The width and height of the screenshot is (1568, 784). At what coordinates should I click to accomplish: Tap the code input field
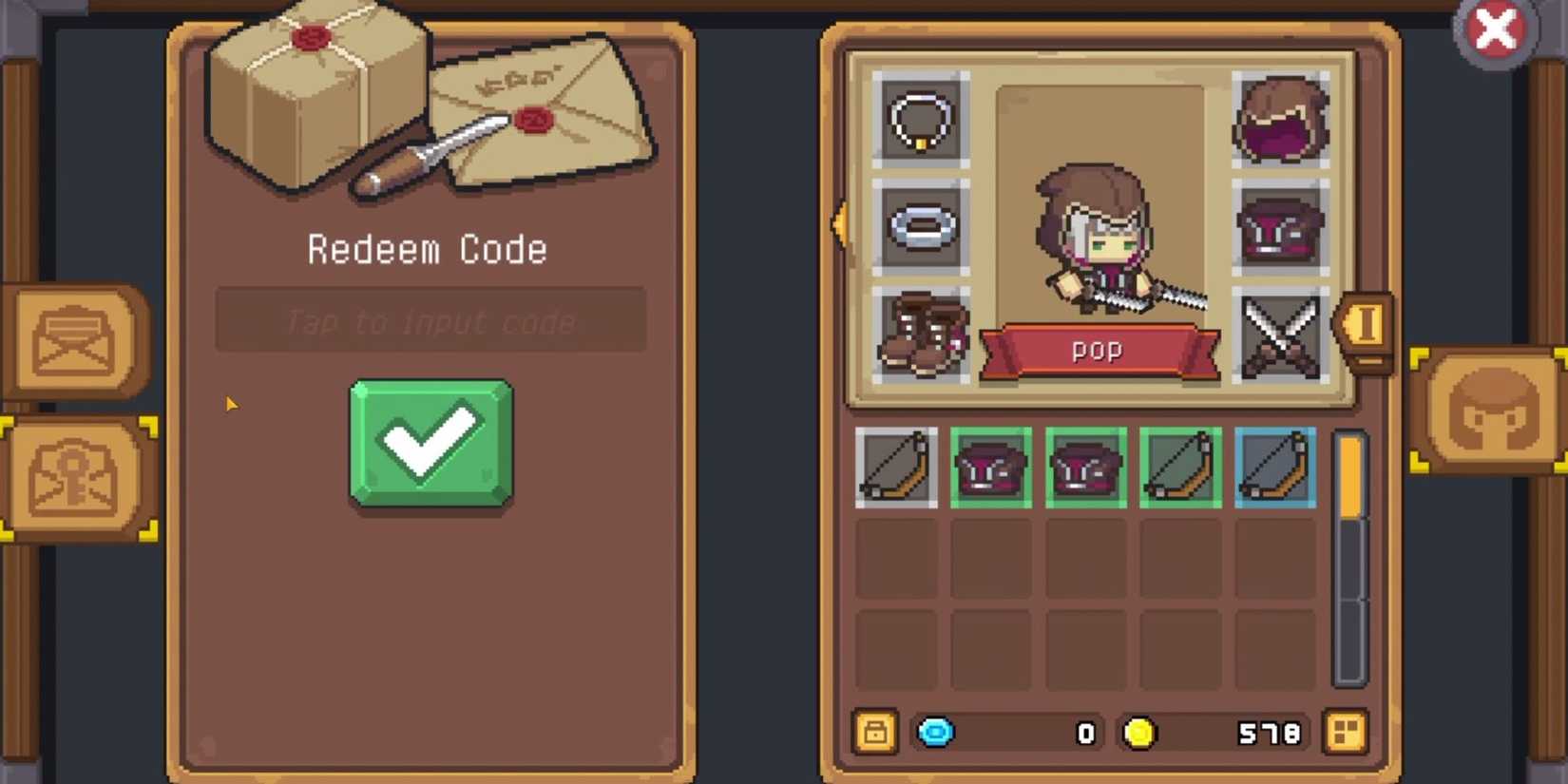(430, 320)
